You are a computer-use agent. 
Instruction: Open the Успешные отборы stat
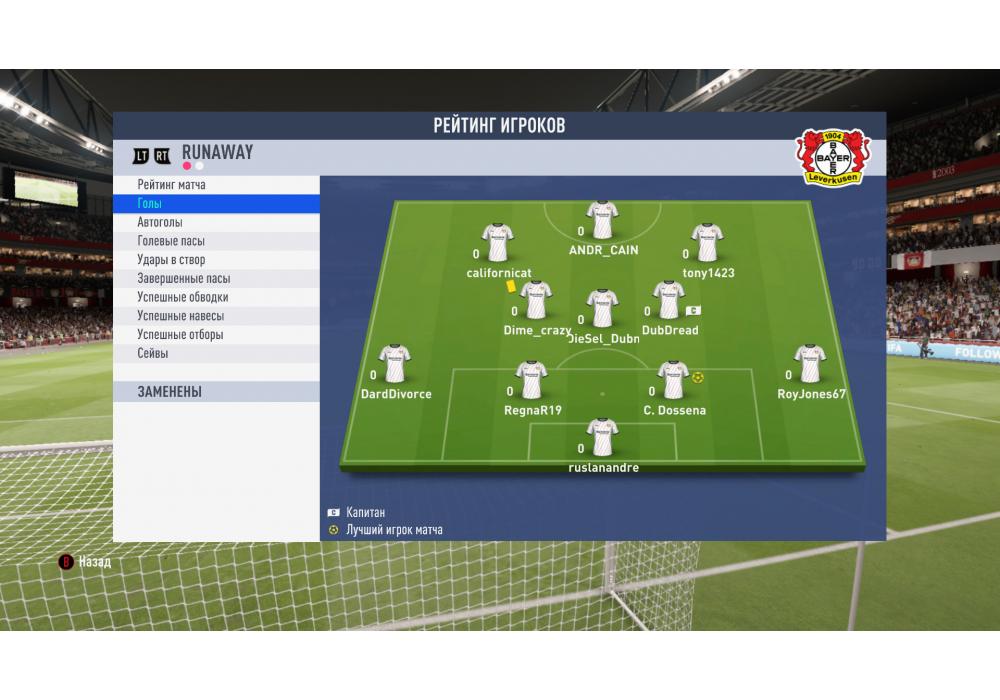click(x=216, y=335)
